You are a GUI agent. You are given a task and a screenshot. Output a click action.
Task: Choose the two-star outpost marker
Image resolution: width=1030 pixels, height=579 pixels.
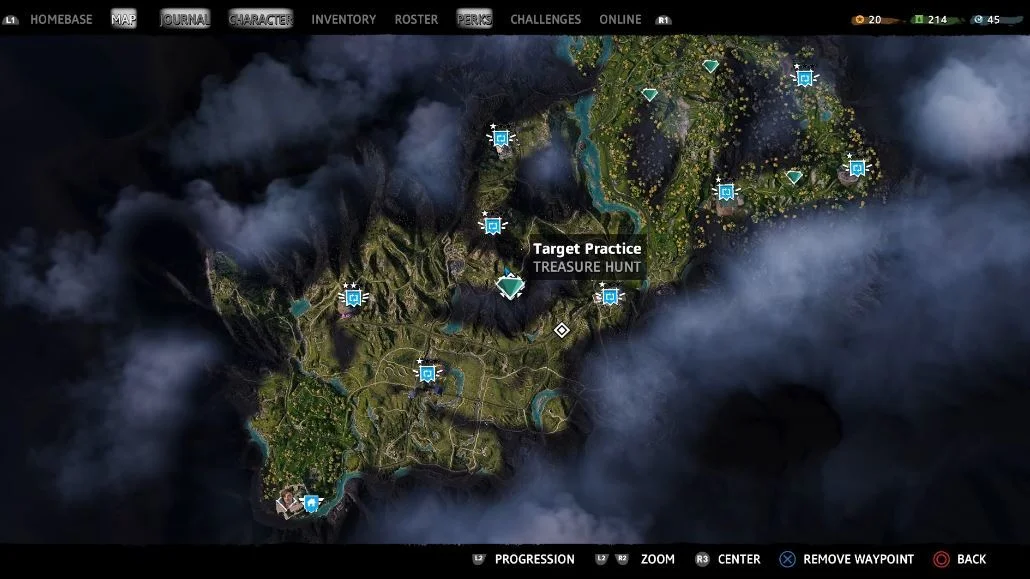[x=353, y=297]
